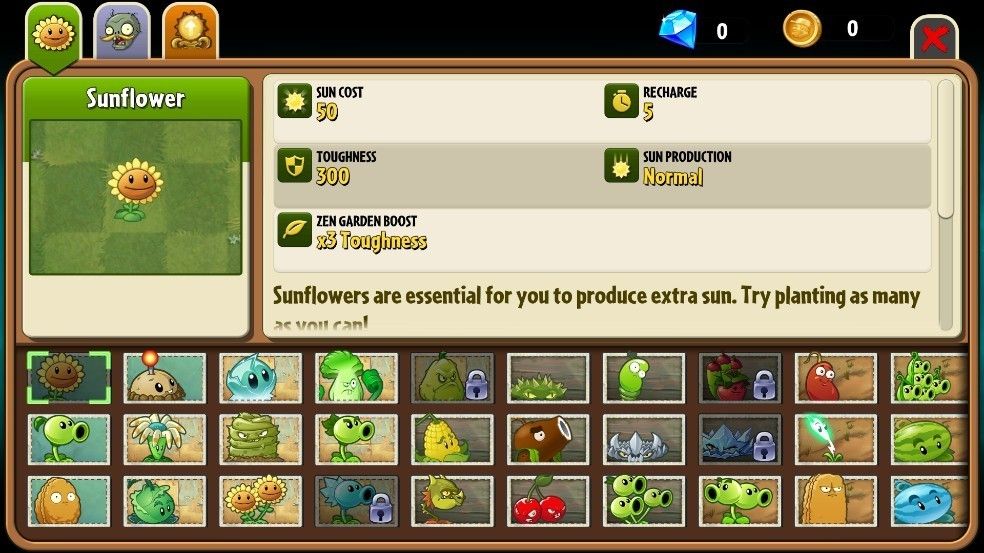
Task: Switch to the Zombies almanac tab
Action: pos(122,32)
